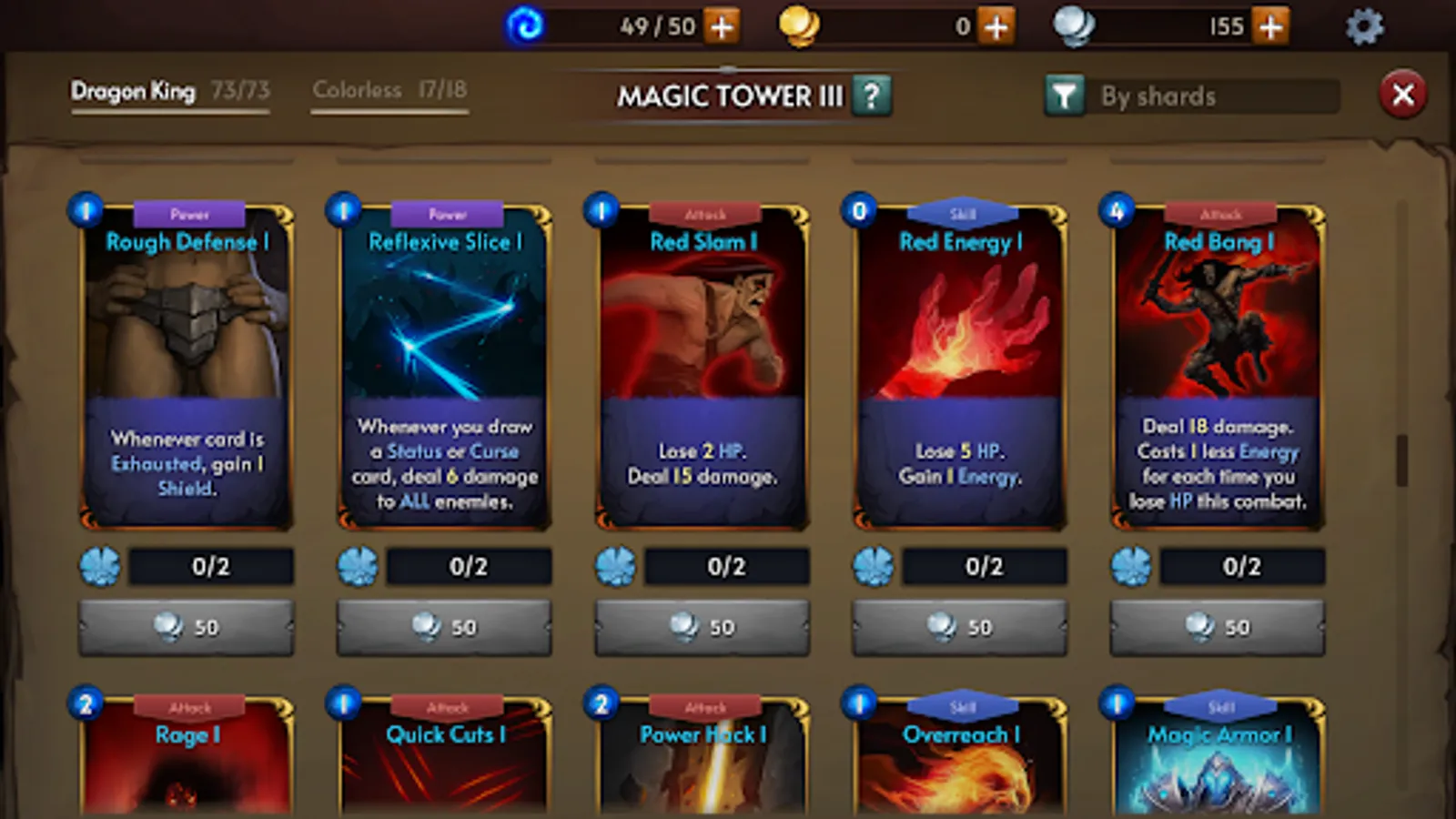The width and height of the screenshot is (1456, 819).
Task: Click the 0/2 shard progress bar under Red Energy I
Action: coord(983,566)
